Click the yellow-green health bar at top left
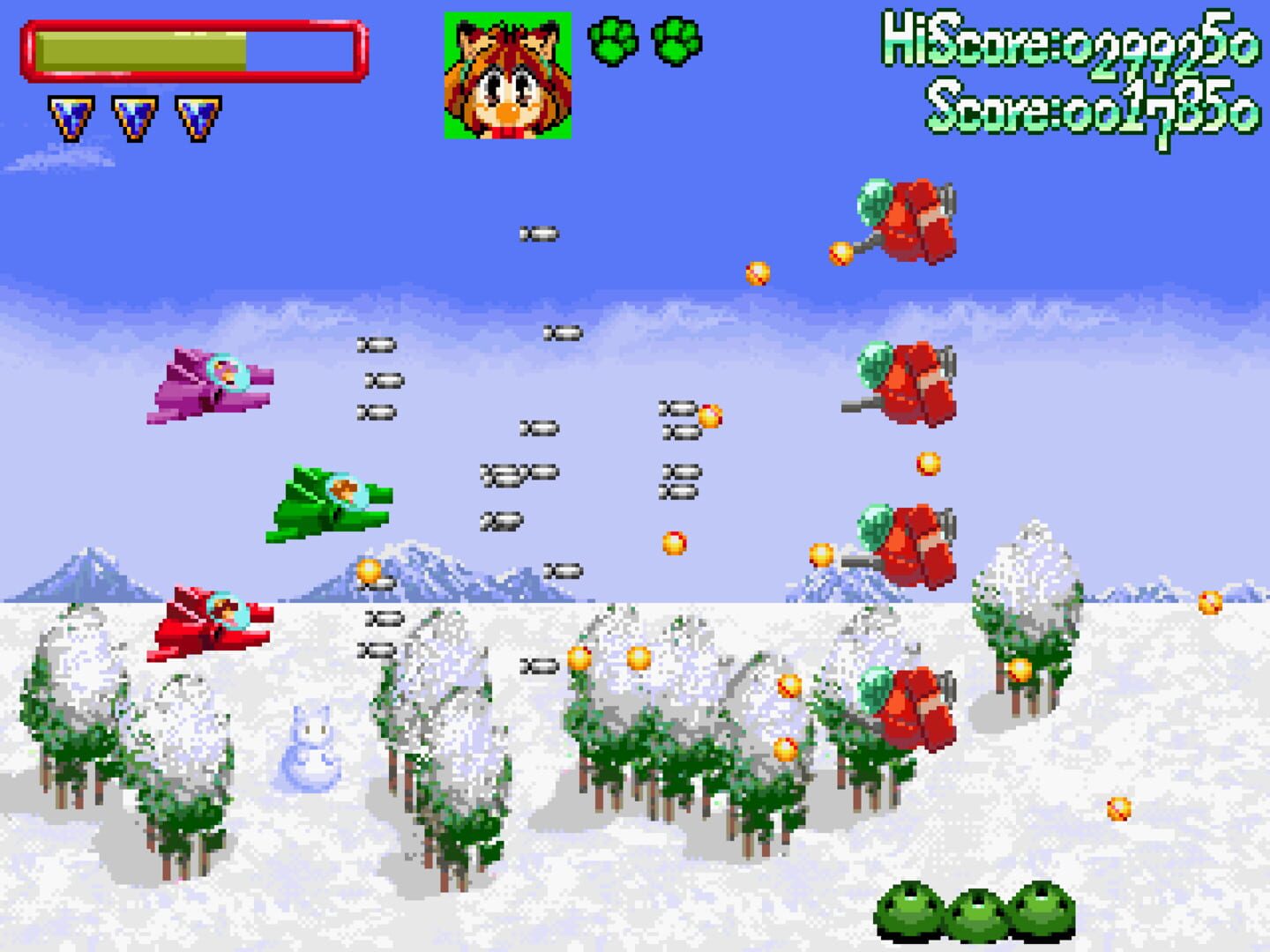1270x952 pixels. pos(141,48)
